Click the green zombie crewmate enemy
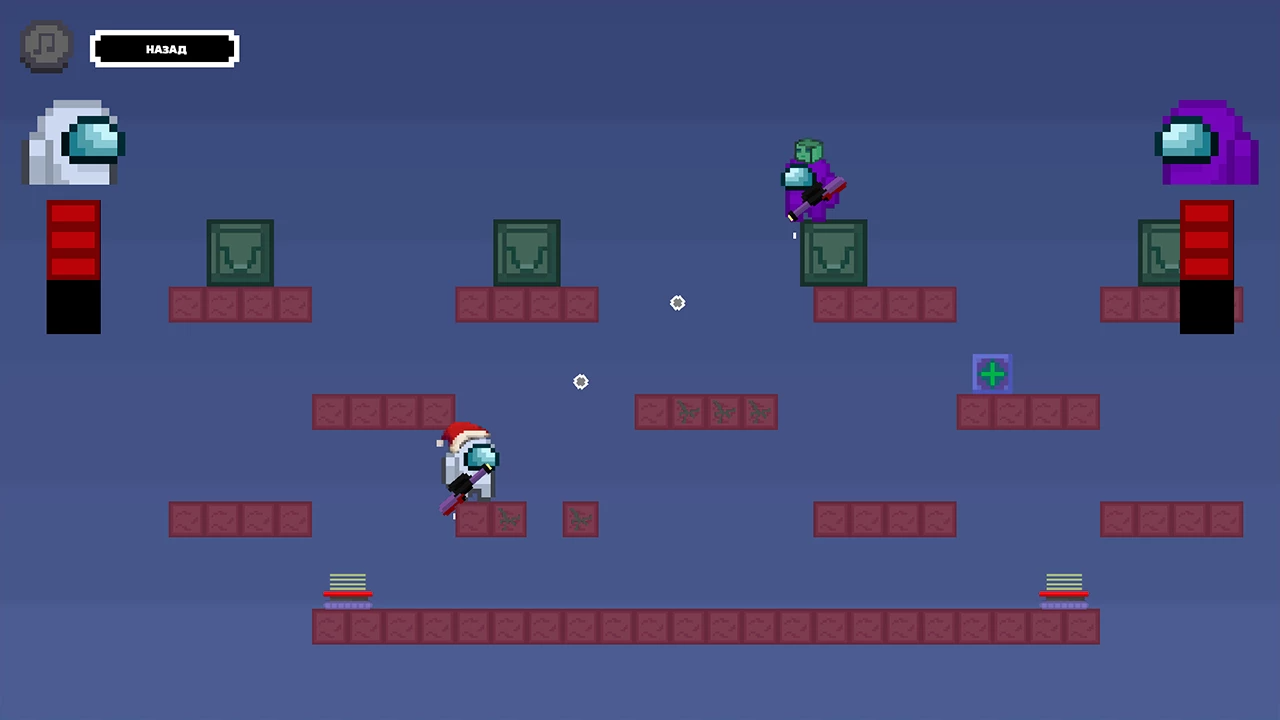The width and height of the screenshot is (1280, 720). click(810, 180)
